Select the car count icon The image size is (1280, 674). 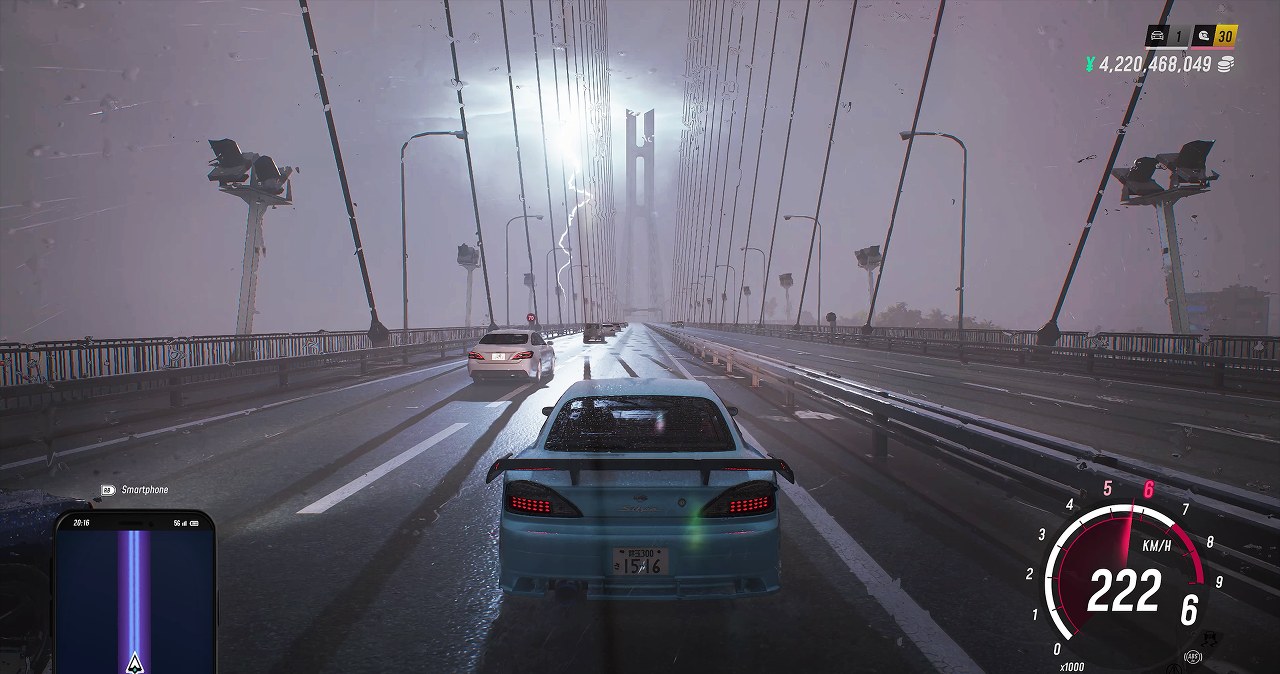pyautogui.click(x=1158, y=37)
